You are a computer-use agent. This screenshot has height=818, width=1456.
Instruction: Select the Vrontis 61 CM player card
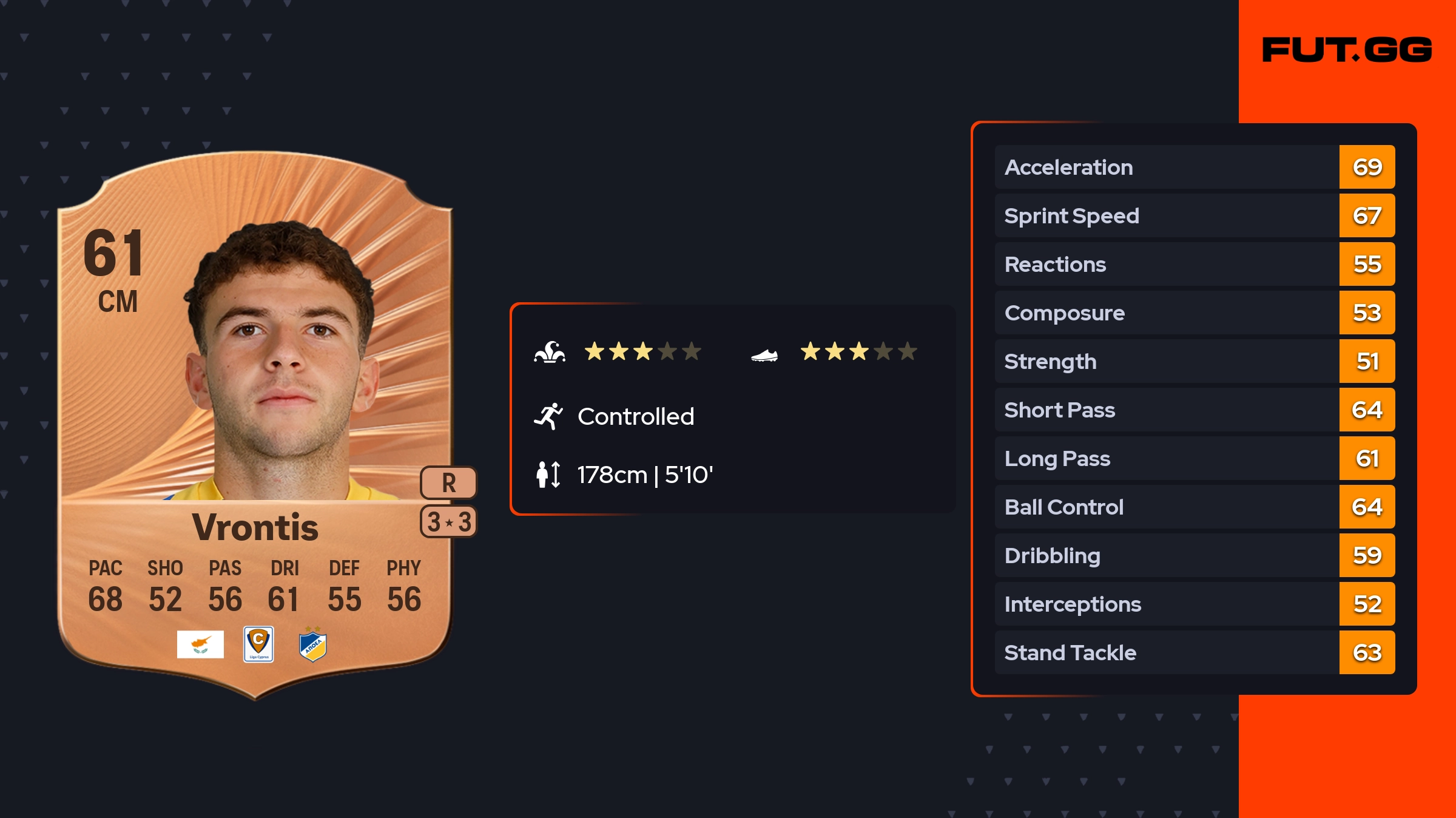pyautogui.click(x=255, y=425)
